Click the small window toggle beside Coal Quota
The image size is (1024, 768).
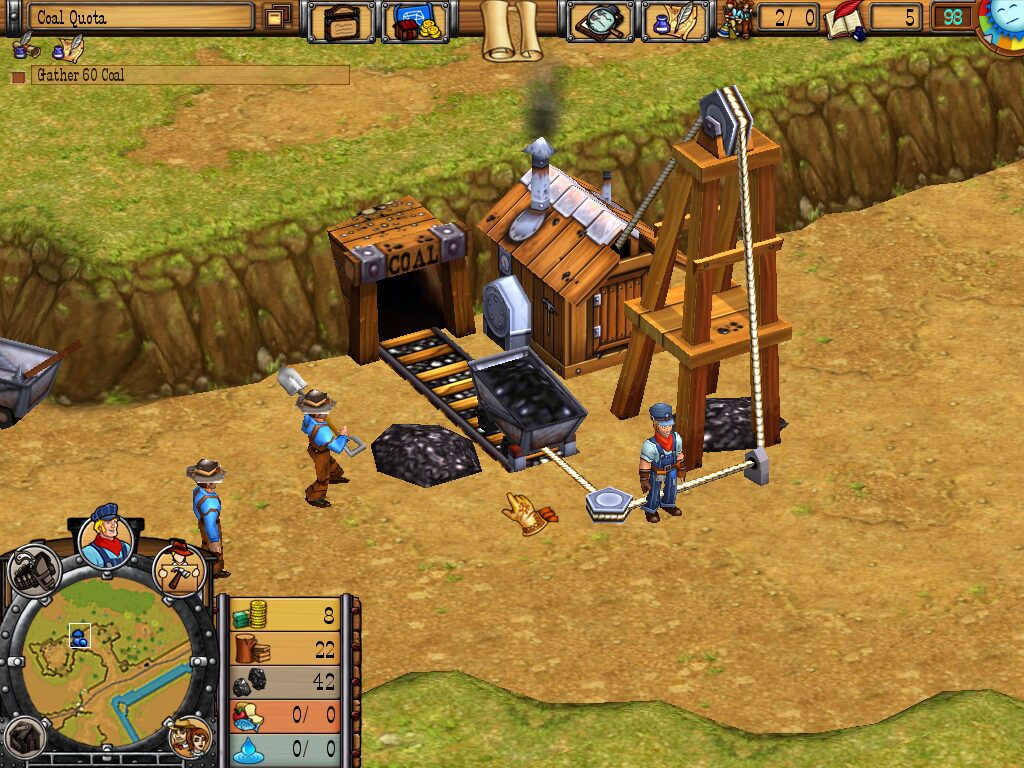[x=278, y=17]
